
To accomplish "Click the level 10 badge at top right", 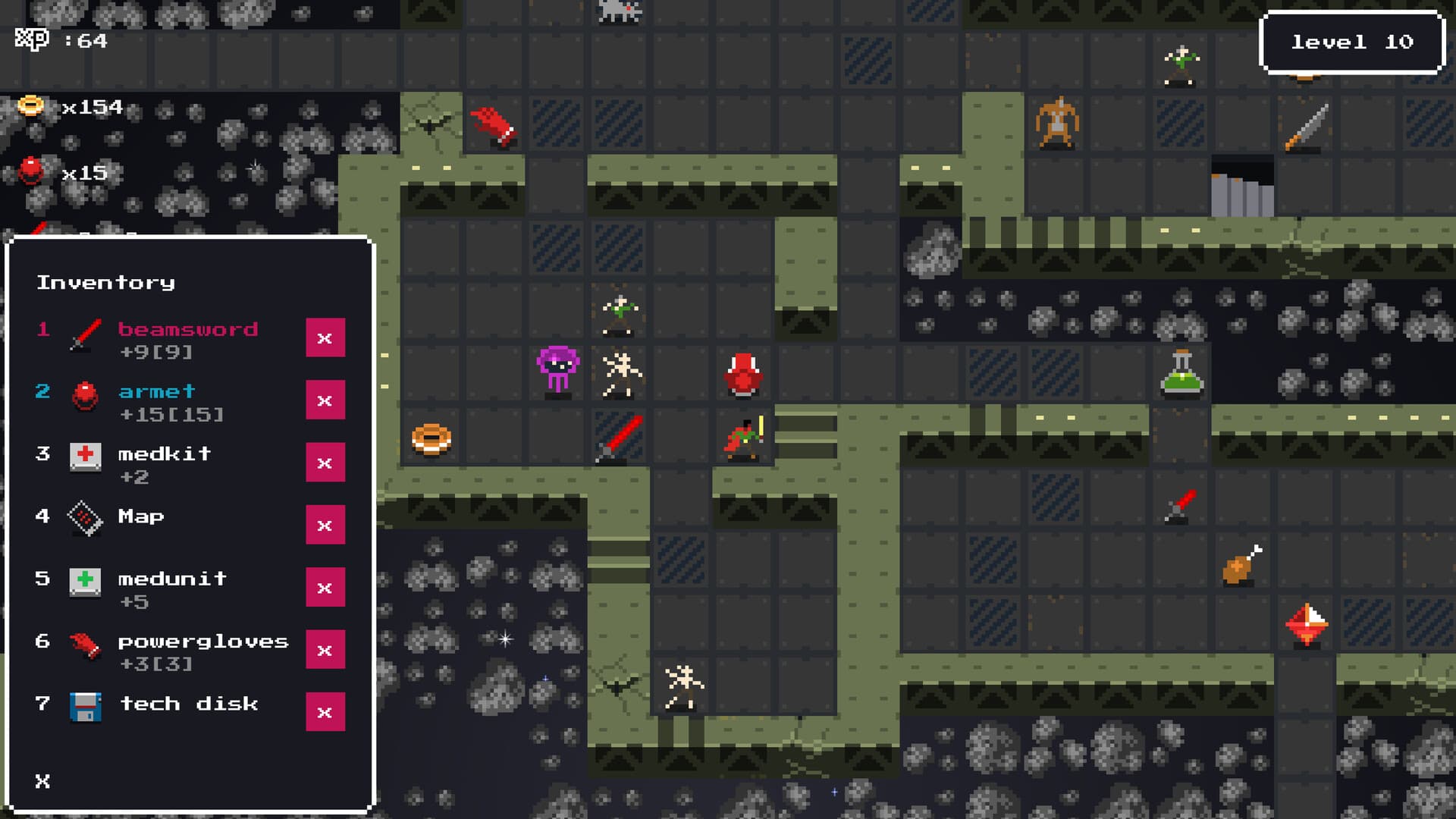I will click(1351, 42).
